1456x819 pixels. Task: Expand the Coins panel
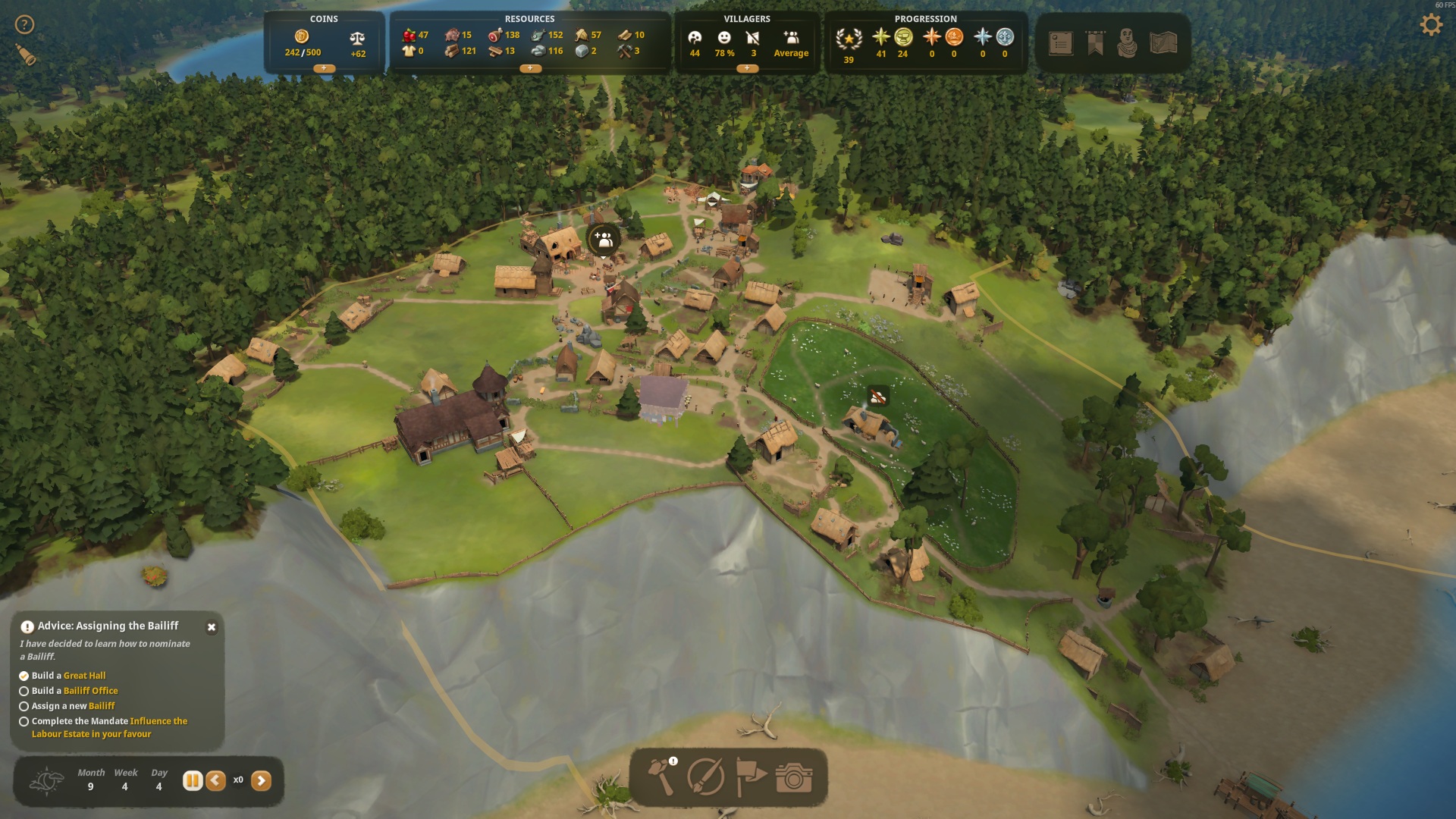point(324,68)
